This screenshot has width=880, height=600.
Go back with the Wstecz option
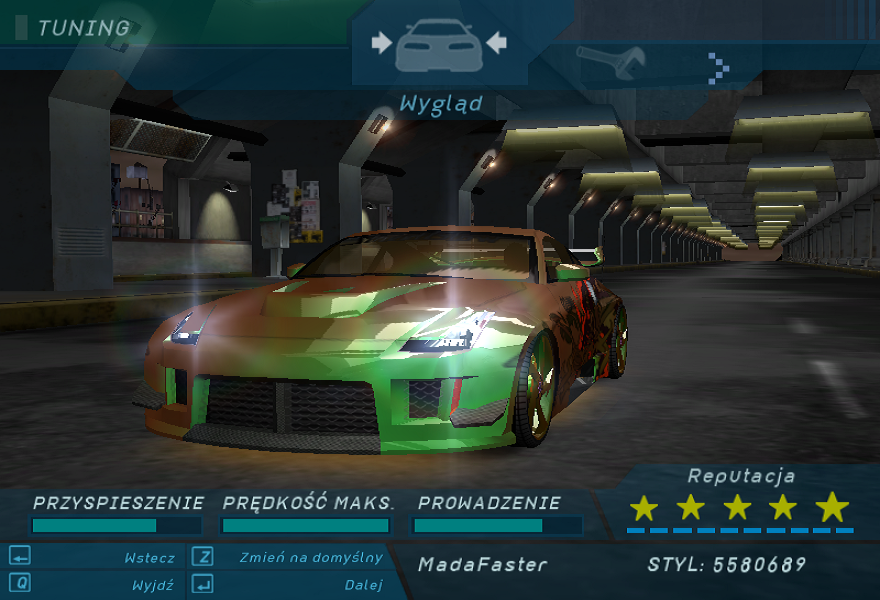point(149,558)
